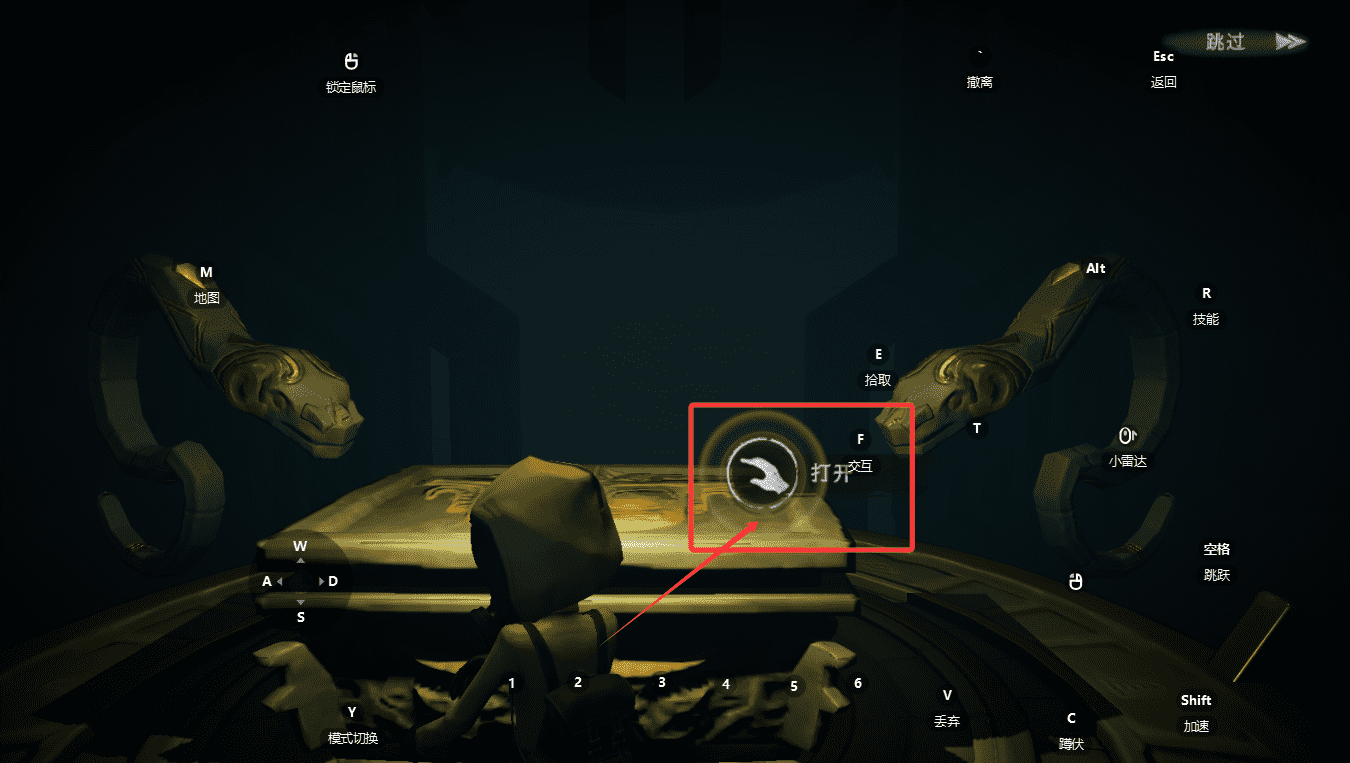The width and height of the screenshot is (1350, 763).
Task: Skip the cutscene with the 跳过 button
Action: point(1240,42)
